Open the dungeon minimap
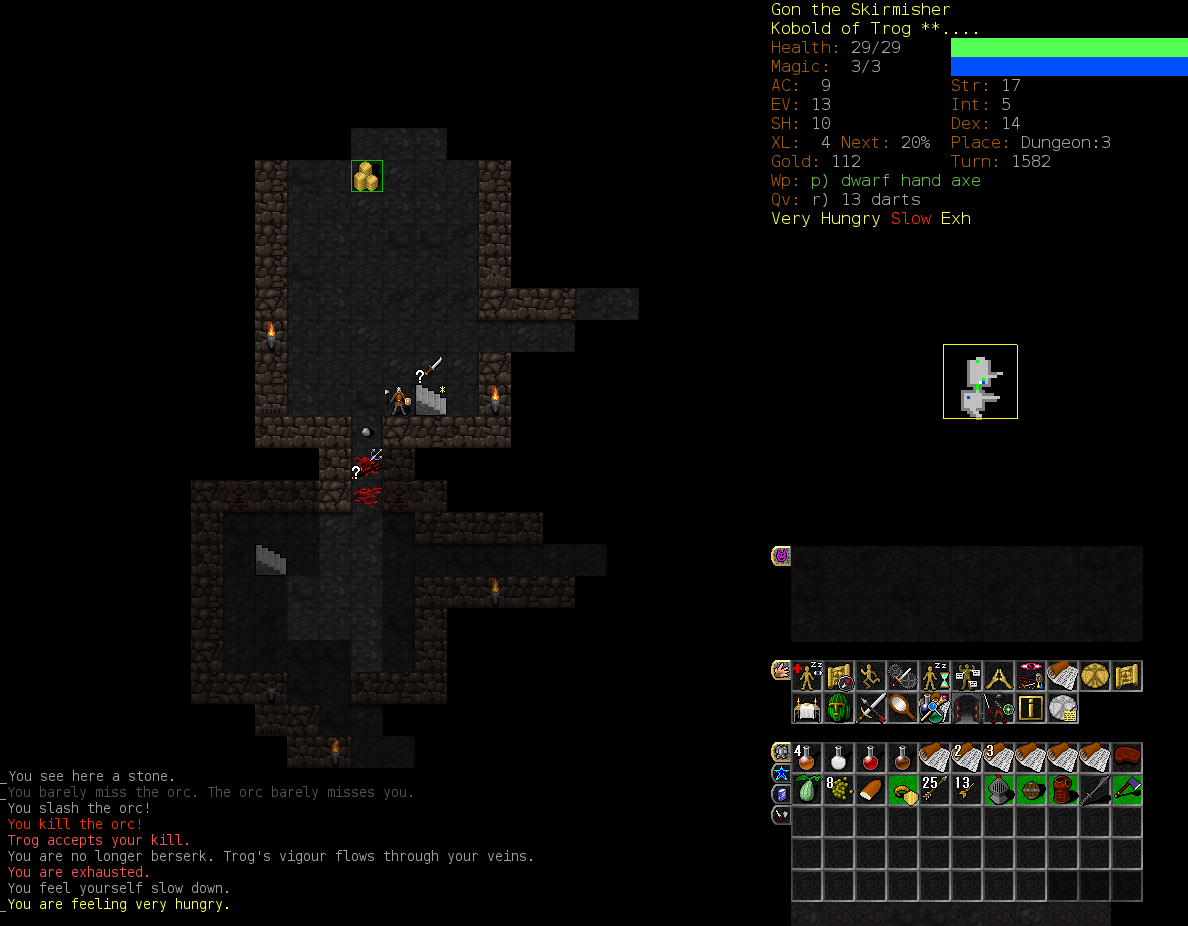Image resolution: width=1188 pixels, height=926 pixels. [x=980, y=381]
